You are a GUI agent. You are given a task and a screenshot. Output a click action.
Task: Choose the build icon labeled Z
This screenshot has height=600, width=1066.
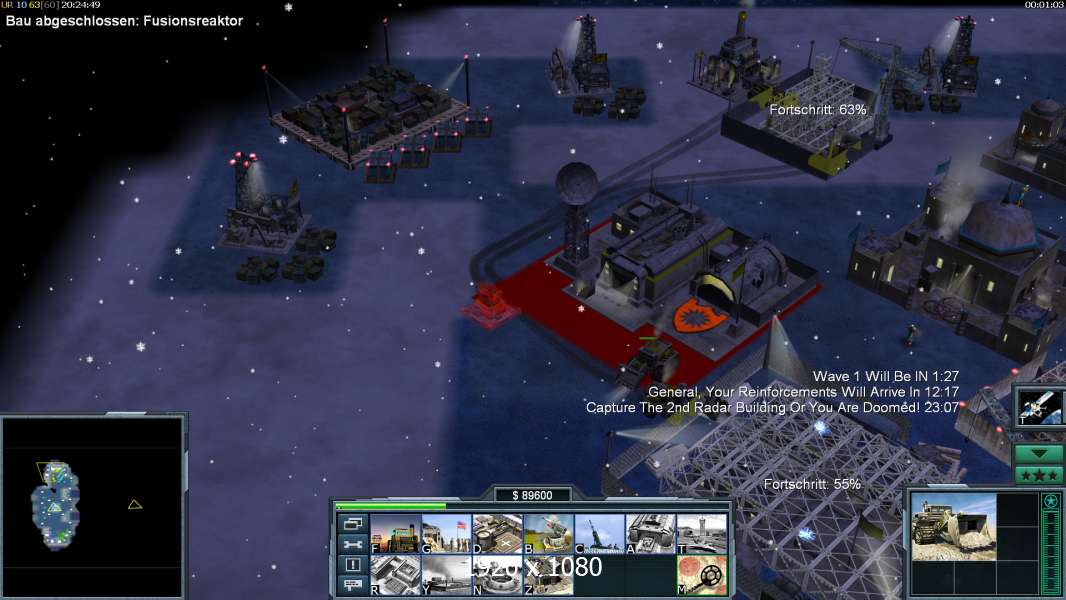point(548,575)
